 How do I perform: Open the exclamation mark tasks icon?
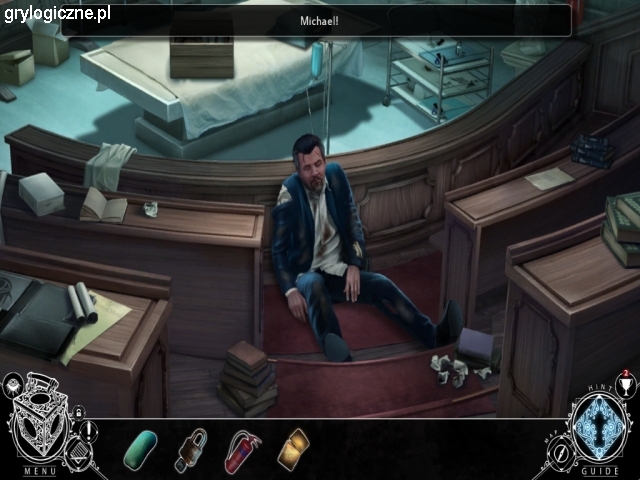click(x=88, y=431)
